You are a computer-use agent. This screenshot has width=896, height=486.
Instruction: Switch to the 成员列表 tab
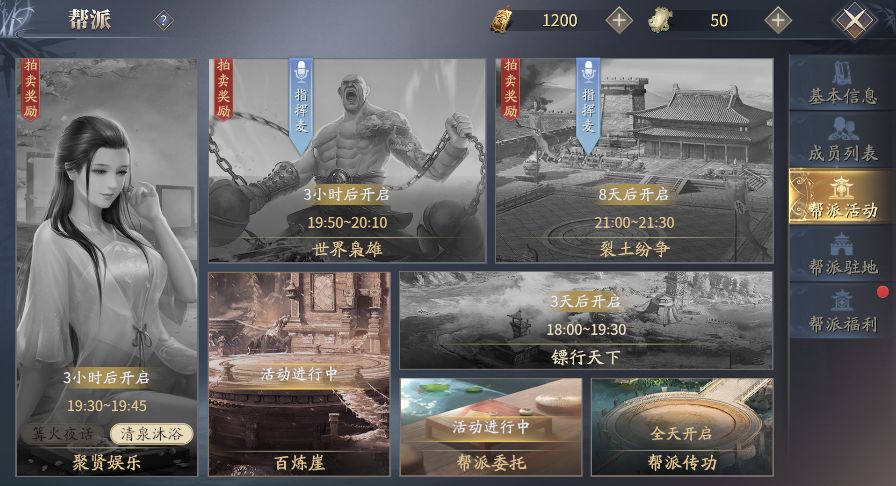[x=842, y=141]
